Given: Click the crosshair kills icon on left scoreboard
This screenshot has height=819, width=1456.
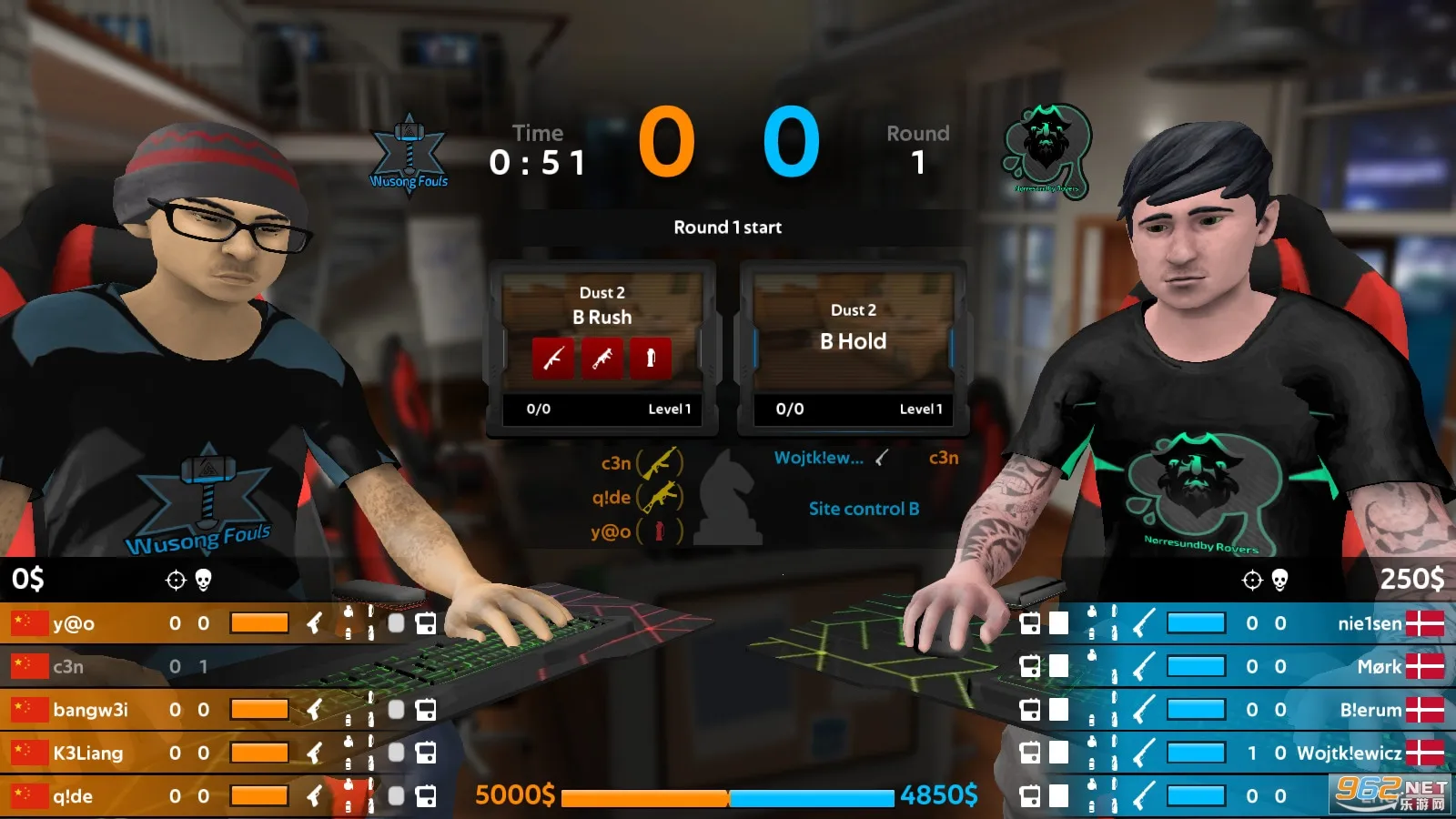Looking at the screenshot, I should 175,580.
